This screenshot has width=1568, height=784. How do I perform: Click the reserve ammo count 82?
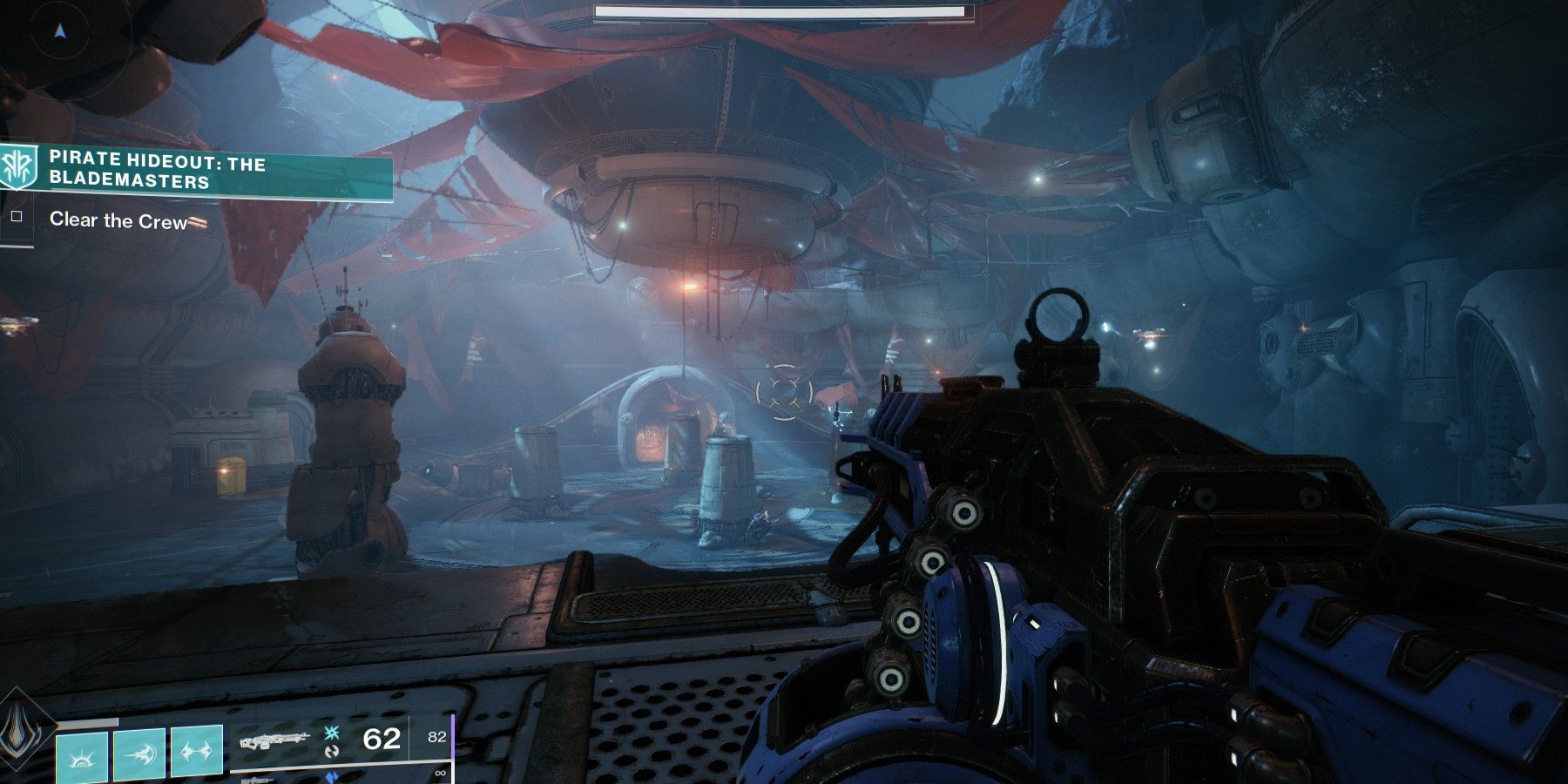(x=437, y=737)
